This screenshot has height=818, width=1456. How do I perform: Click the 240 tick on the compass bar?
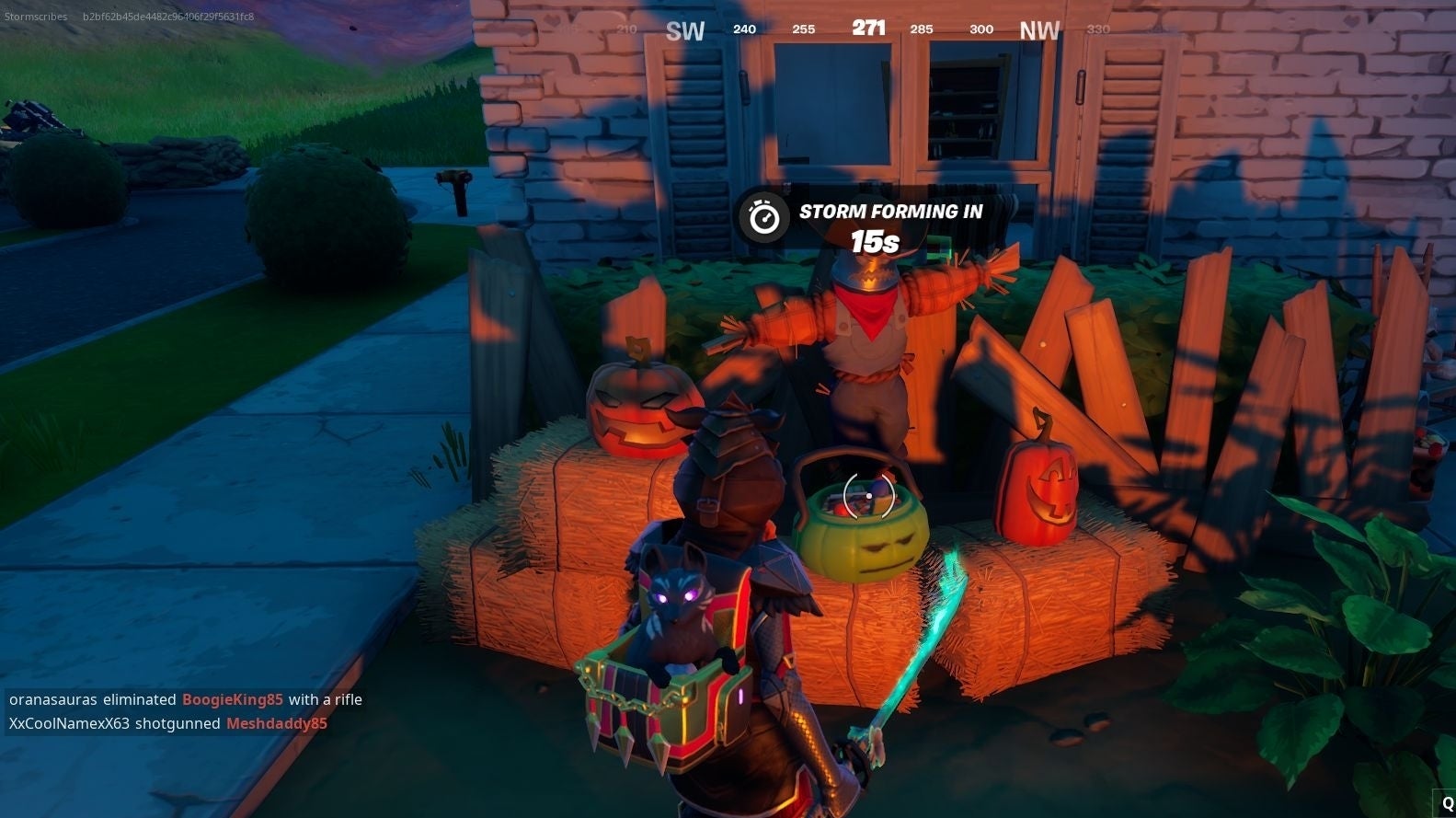click(x=743, y=29)
